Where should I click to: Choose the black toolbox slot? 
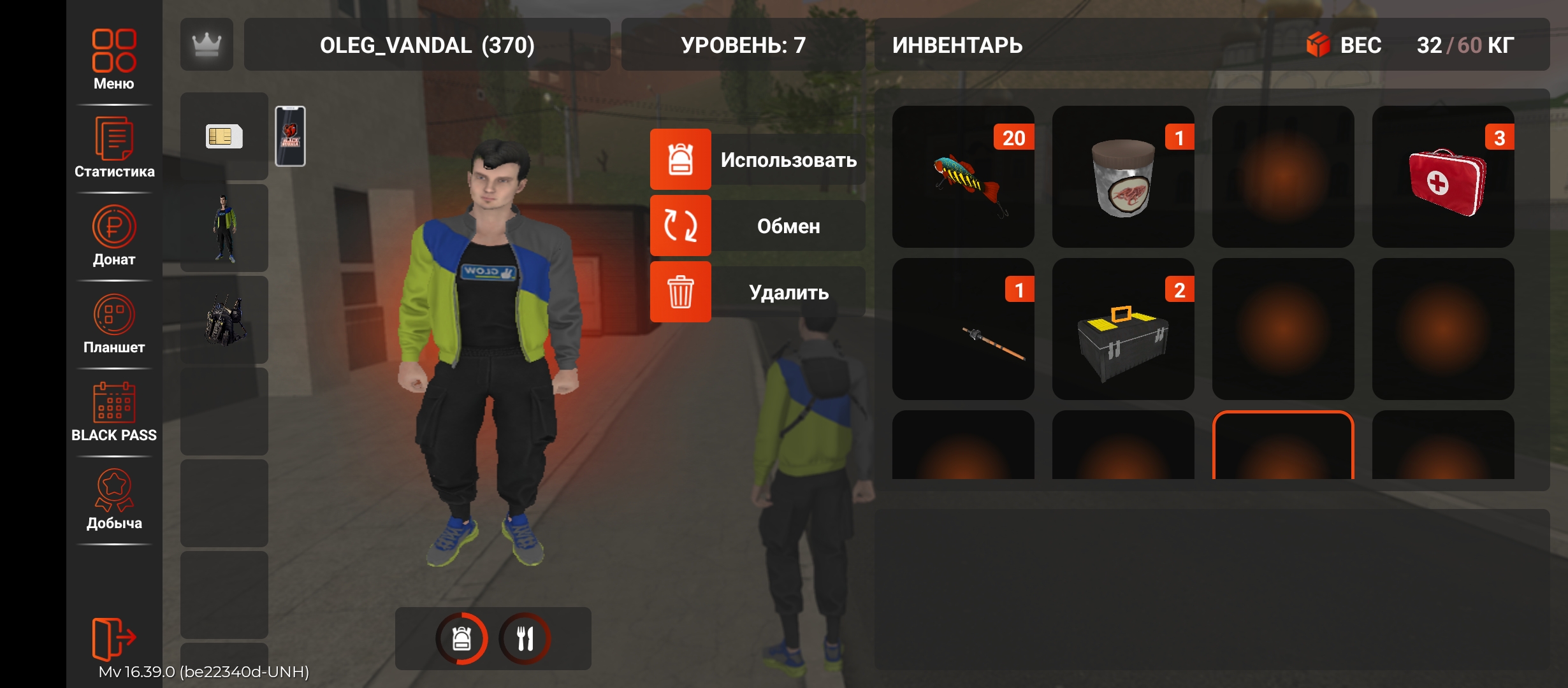click(1123, 329)
